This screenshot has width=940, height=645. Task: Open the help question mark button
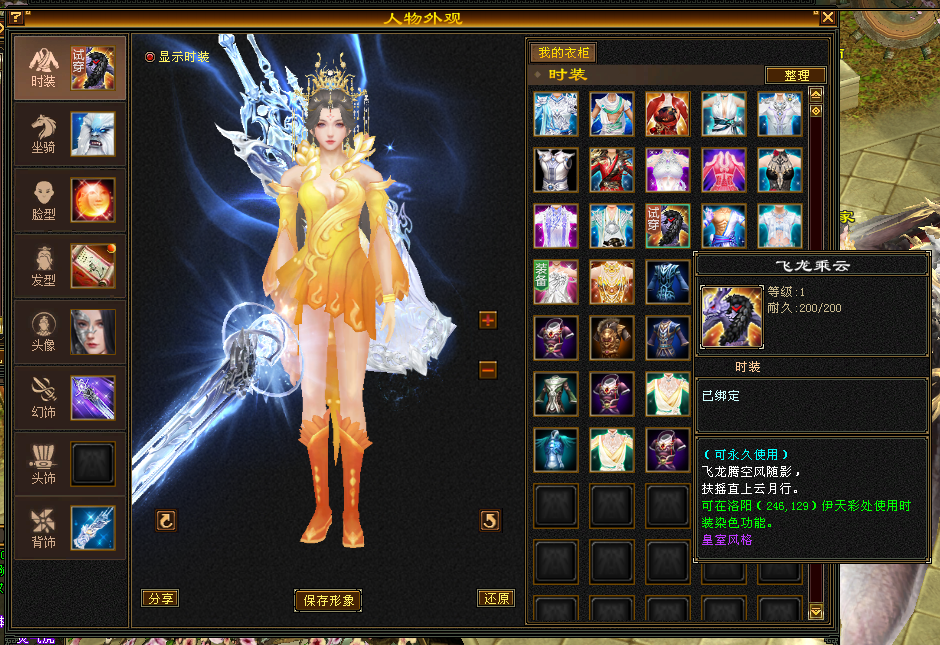(16, 17)
